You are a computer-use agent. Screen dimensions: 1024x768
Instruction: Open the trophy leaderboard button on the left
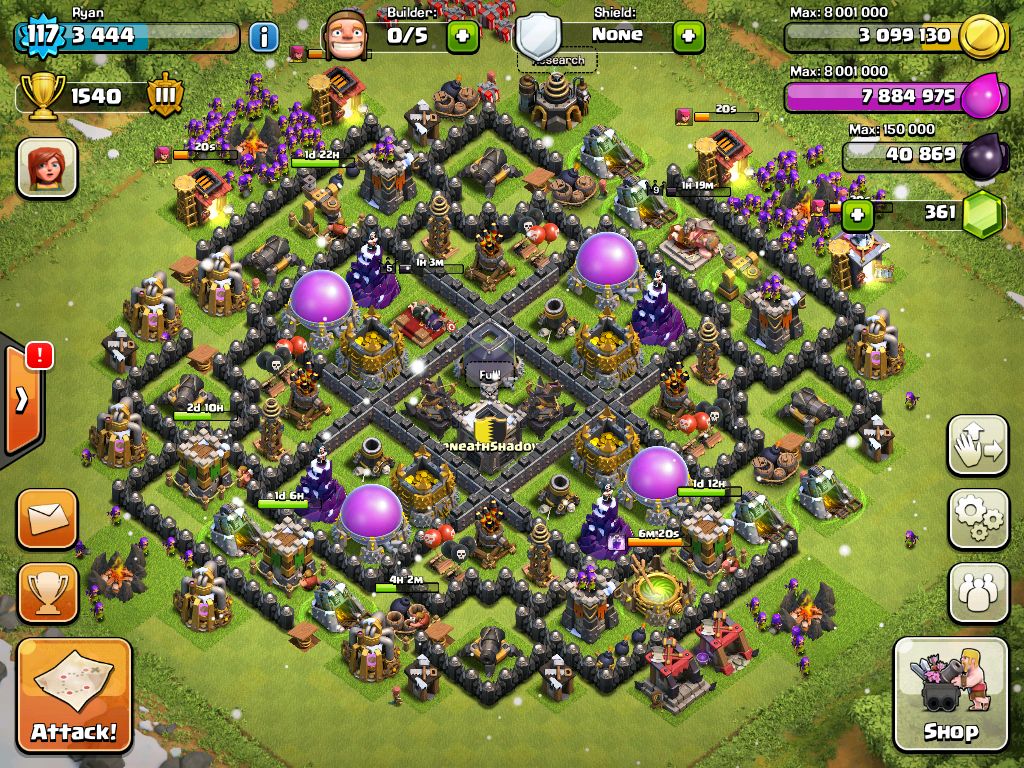click(47, 592)
